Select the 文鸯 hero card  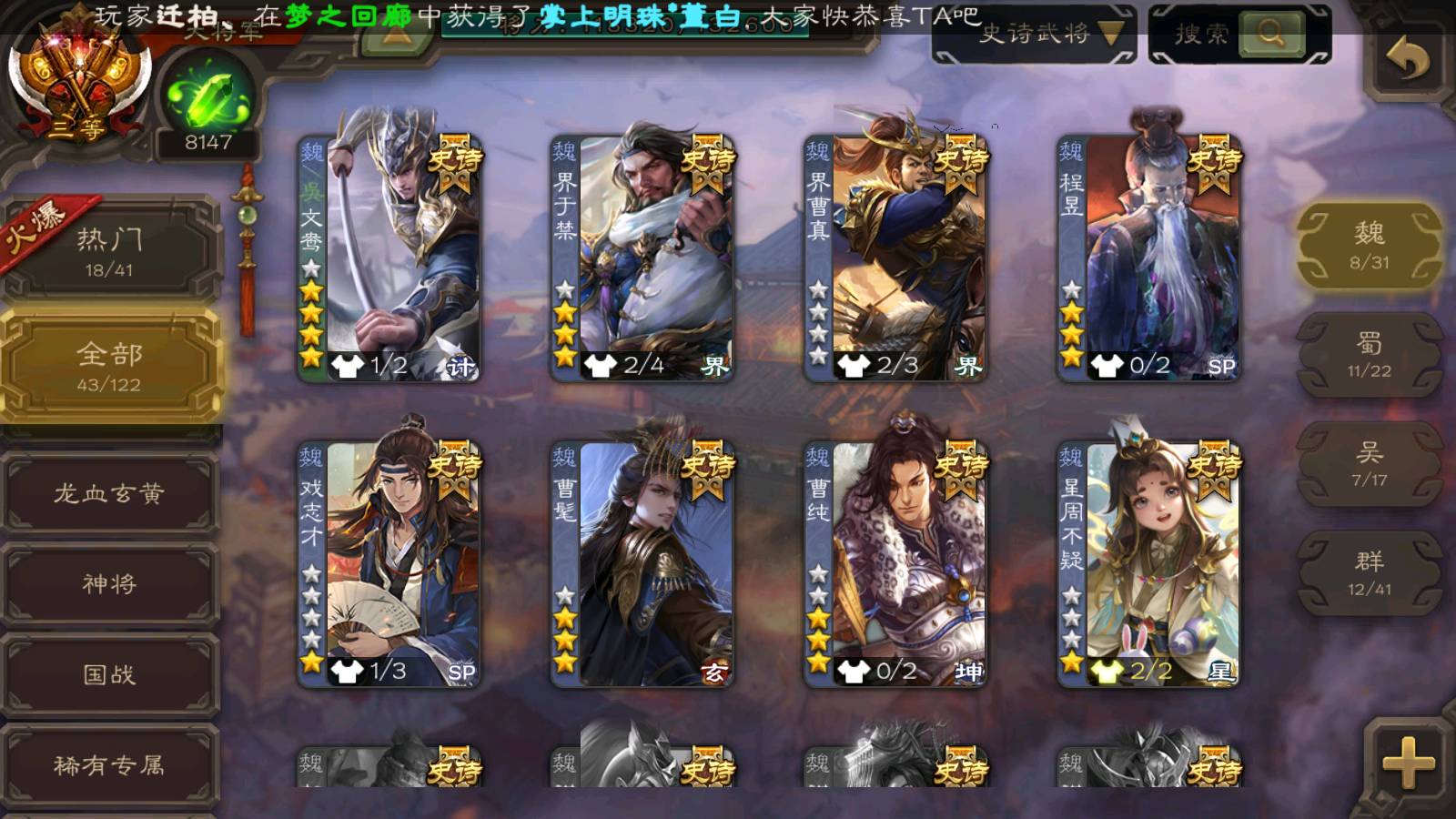[x=389, y=258]
